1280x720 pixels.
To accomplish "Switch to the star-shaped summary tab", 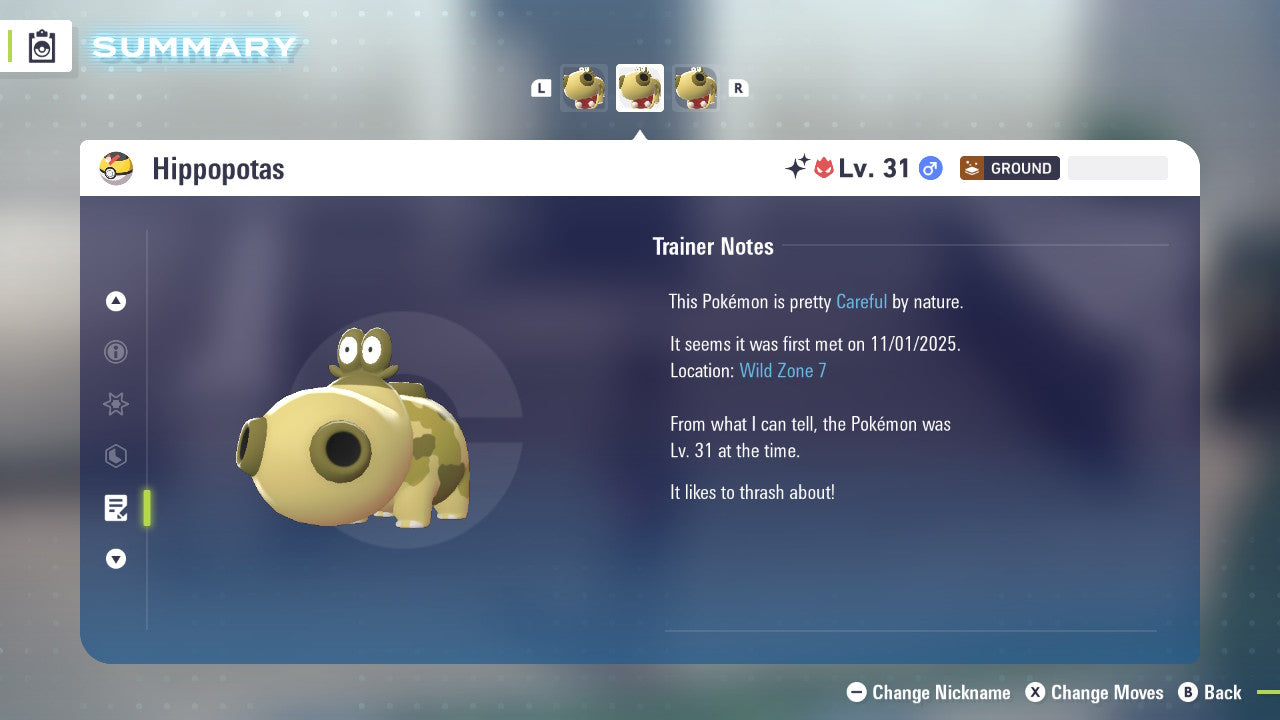I will [116, 404].
